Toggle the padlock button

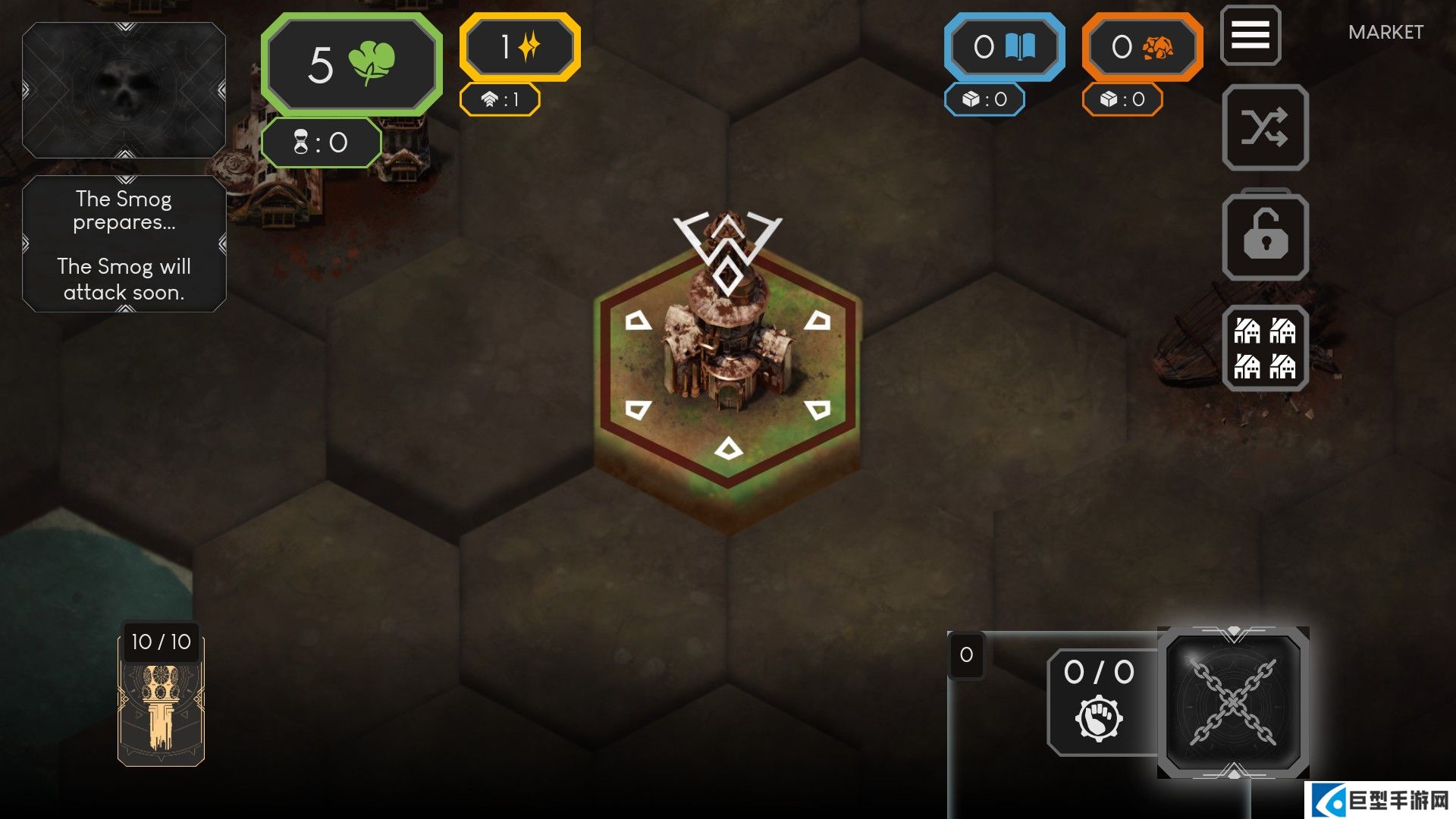[1265, 237]
